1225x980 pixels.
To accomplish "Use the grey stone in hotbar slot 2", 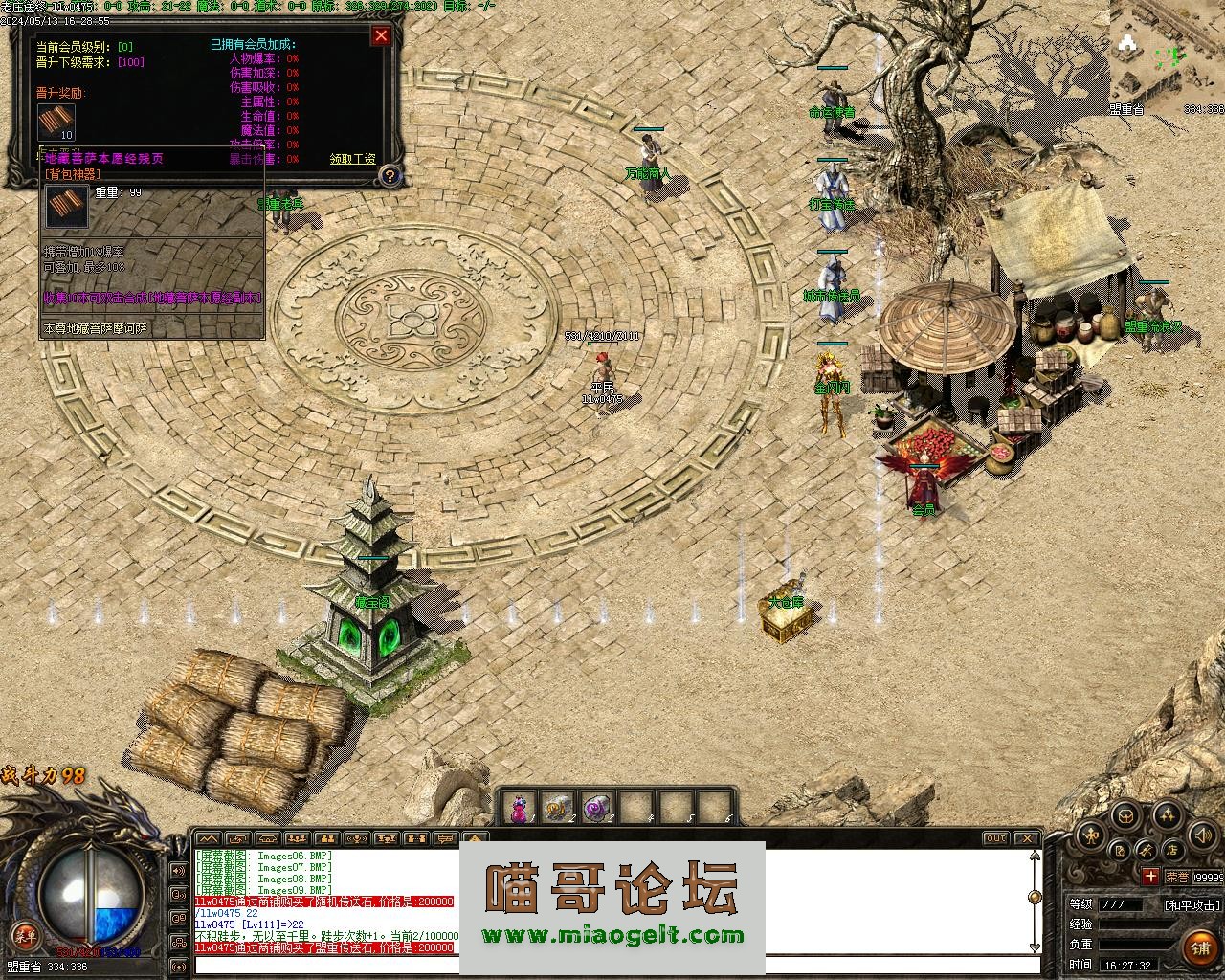I will click(x=558, y=809).
